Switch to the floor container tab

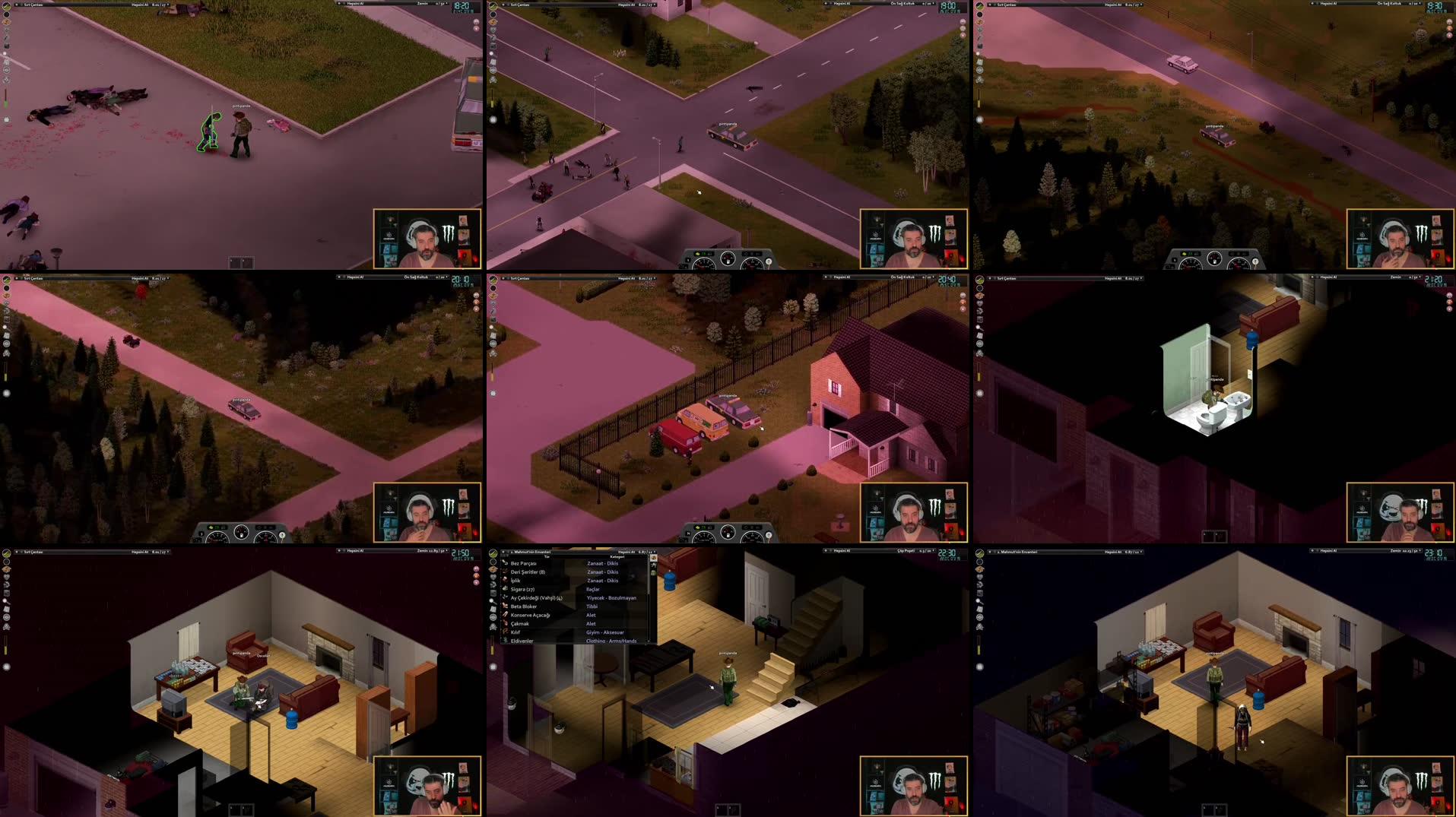[654, 565]
